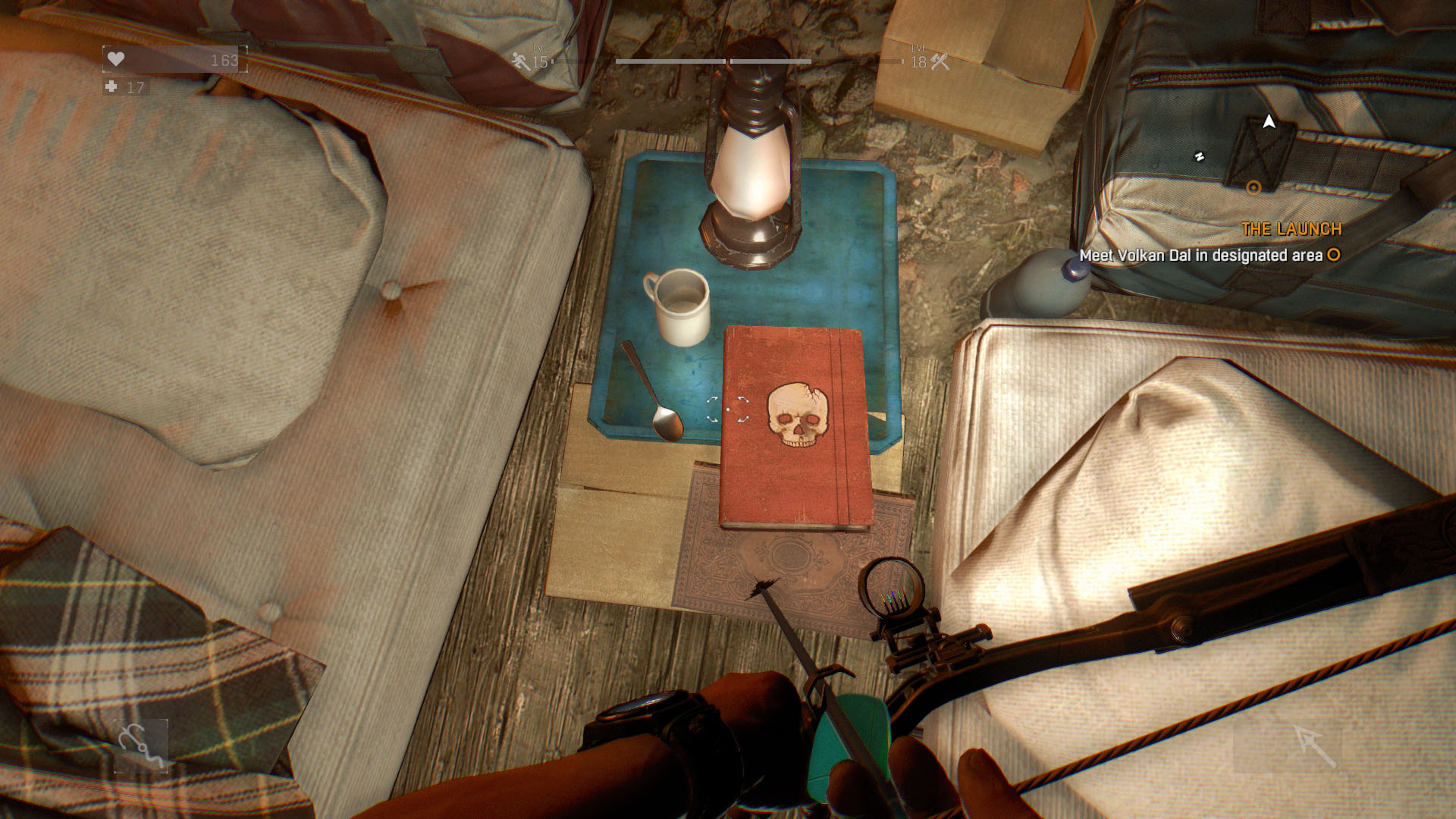
Task: Click the medkit cross icon
Action: (x=111, y=87)
